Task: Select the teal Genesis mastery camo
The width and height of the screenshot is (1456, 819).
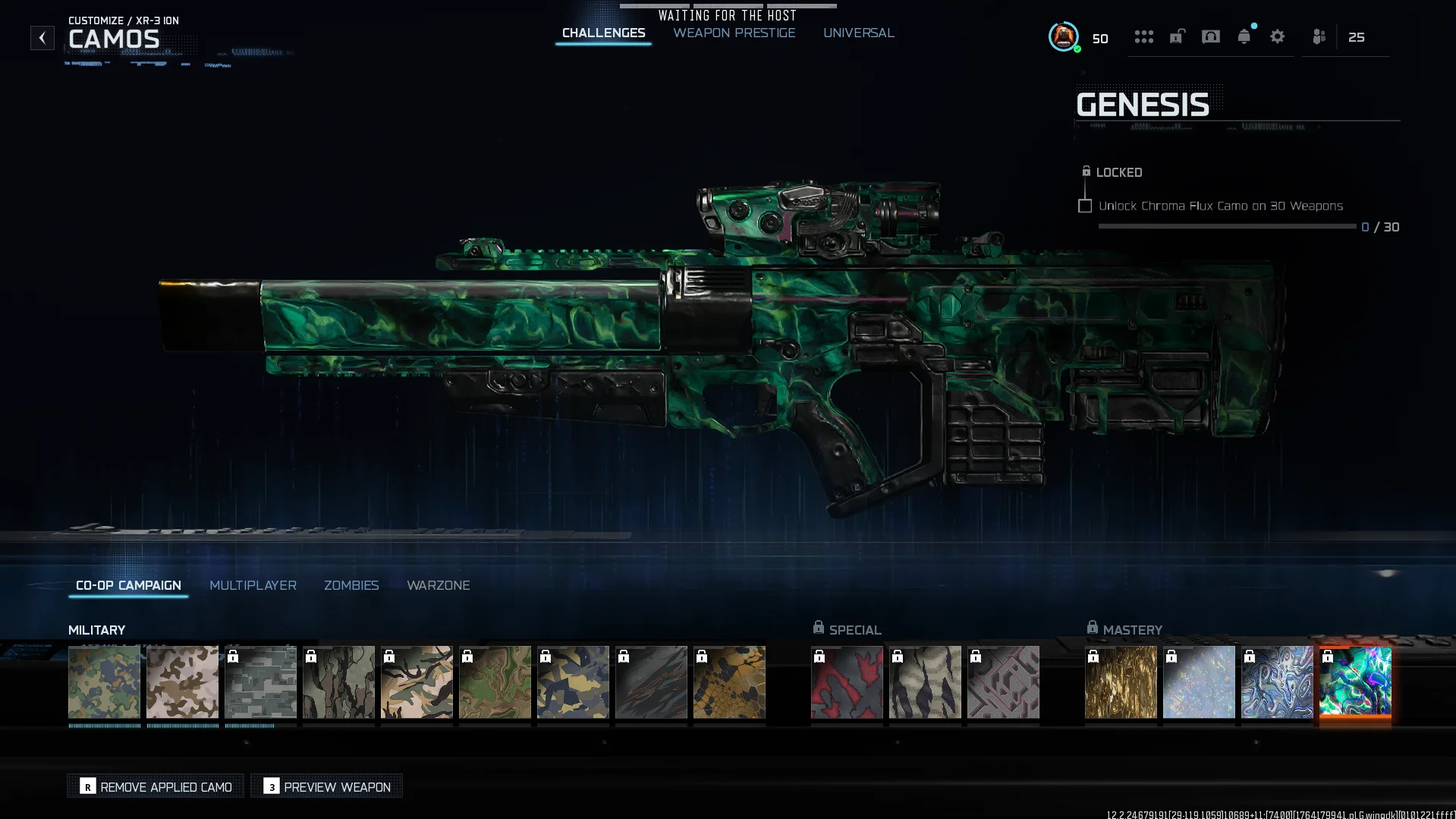Action: click(1354, 682)
